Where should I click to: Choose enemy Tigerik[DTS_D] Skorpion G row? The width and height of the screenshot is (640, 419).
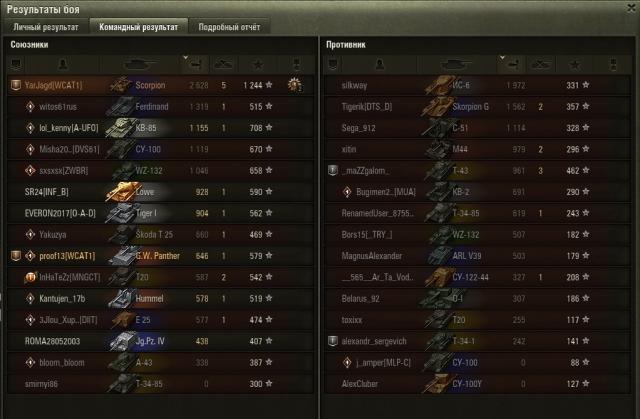470,105
